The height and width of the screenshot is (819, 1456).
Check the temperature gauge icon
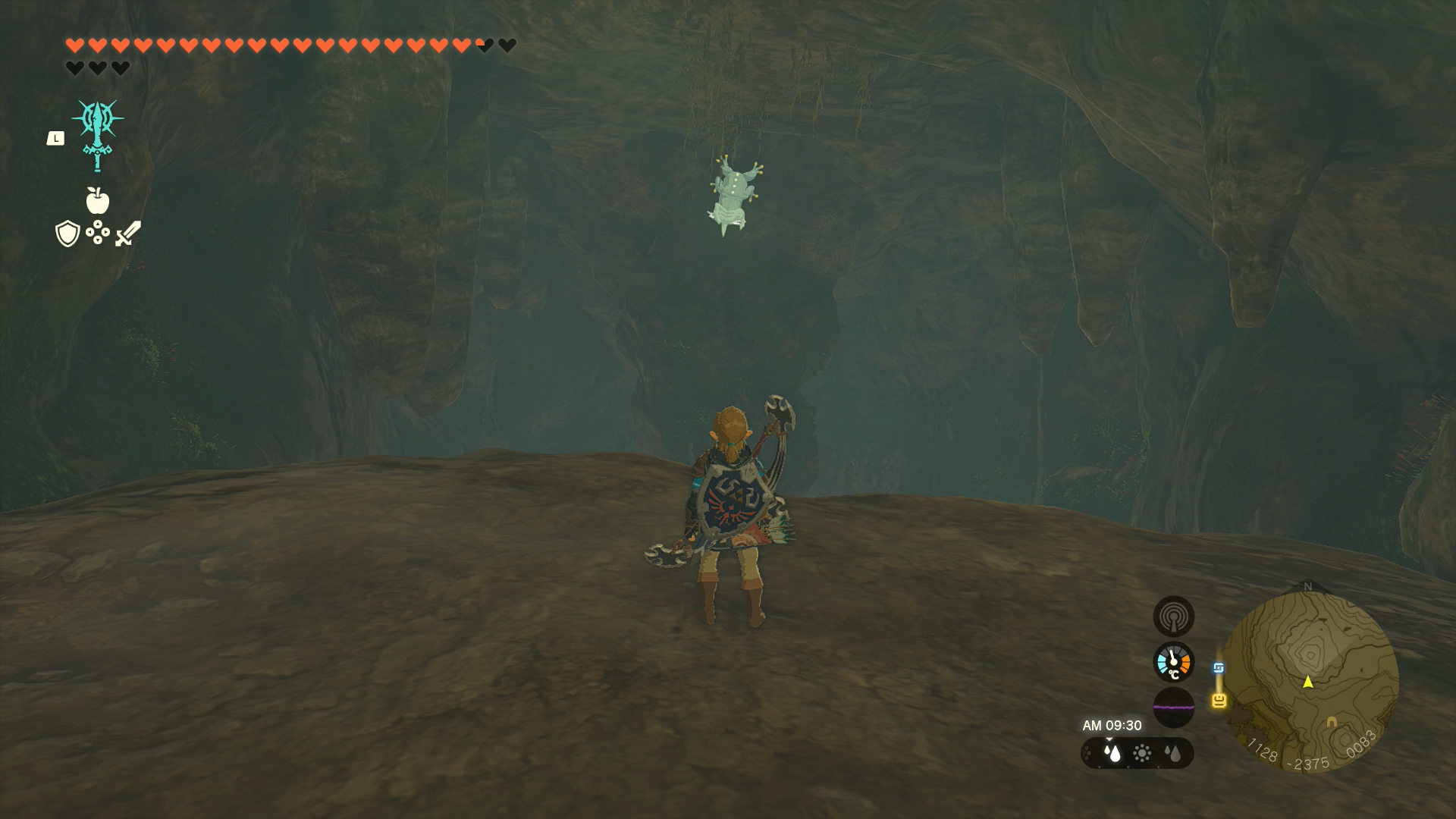click(x=1173, y=662)
